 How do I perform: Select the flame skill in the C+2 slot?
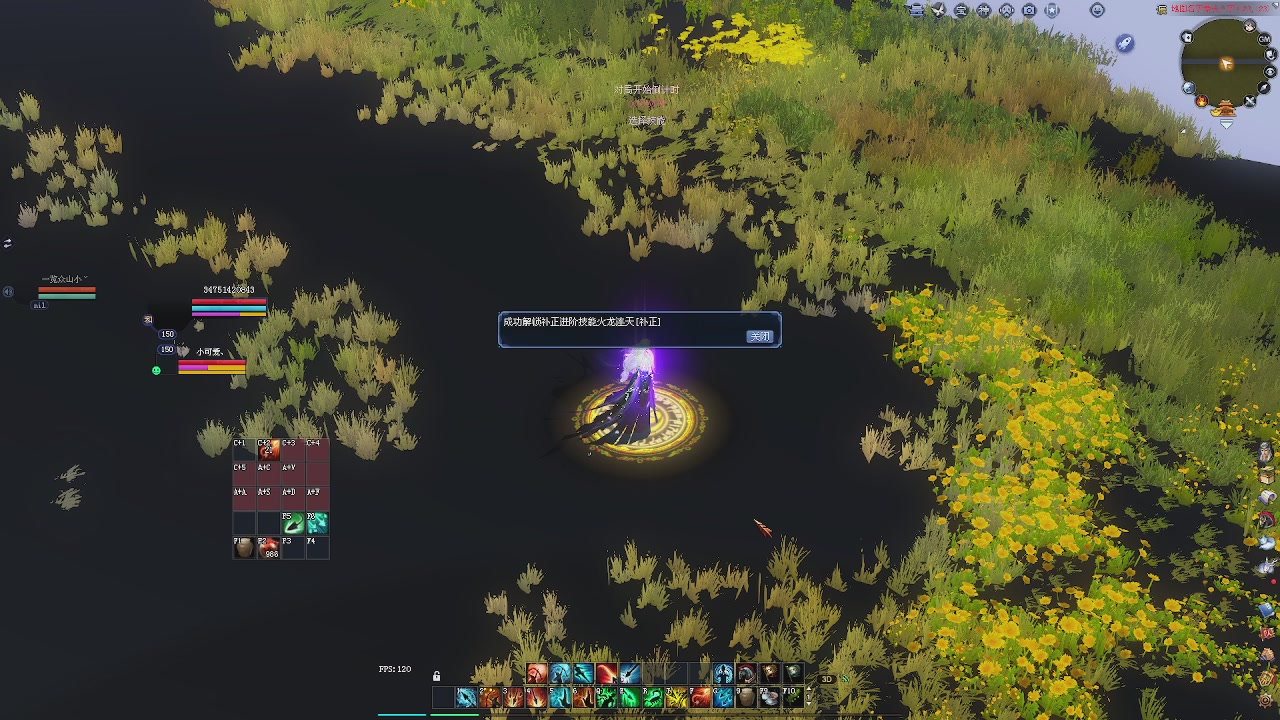(268, 450)
